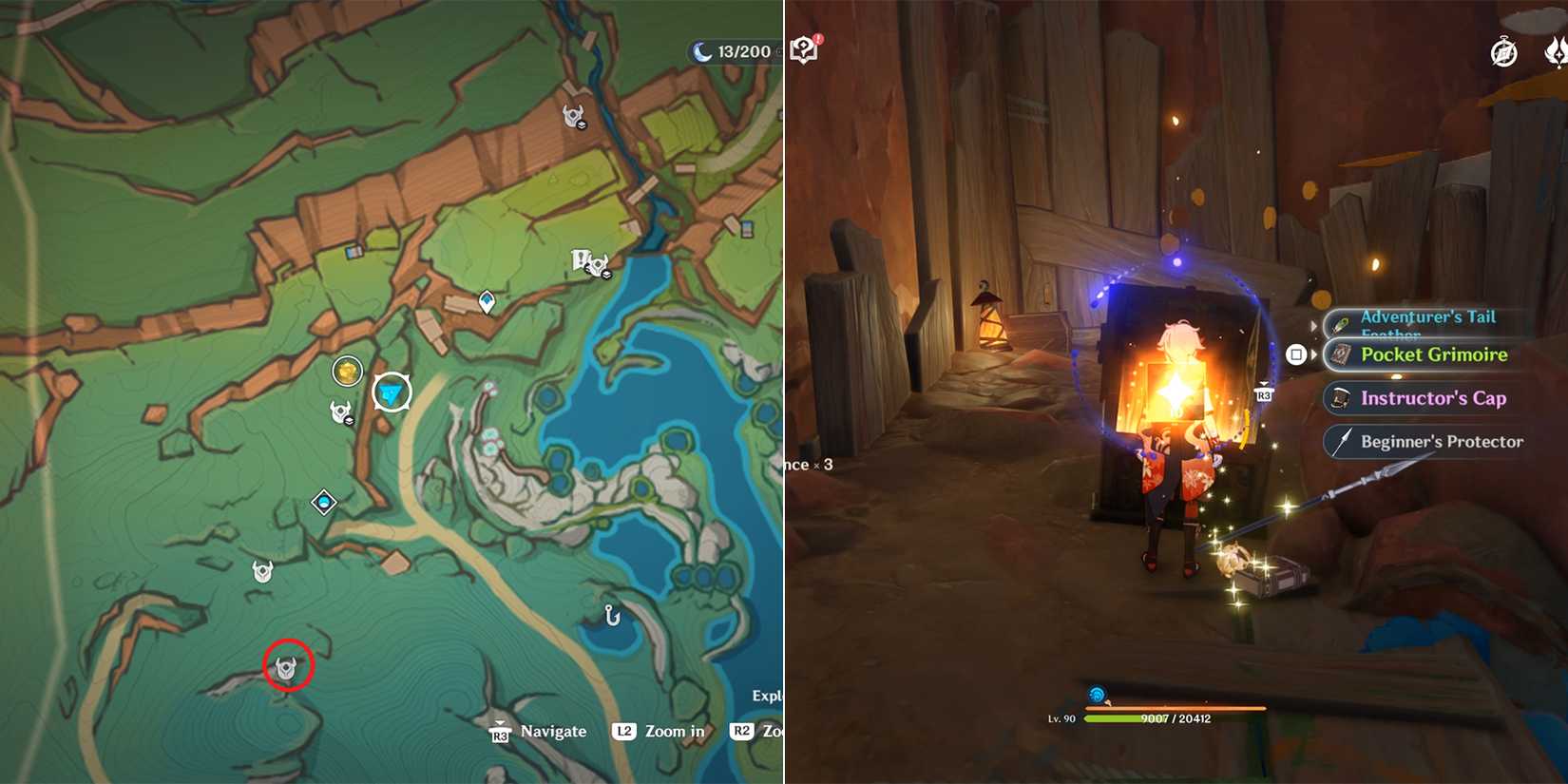Image resolution: width=1568 pixels, height=784 pixels.
Task: Click the square button prompt beside Pocket Grimoire
Action: point(1296,353)
